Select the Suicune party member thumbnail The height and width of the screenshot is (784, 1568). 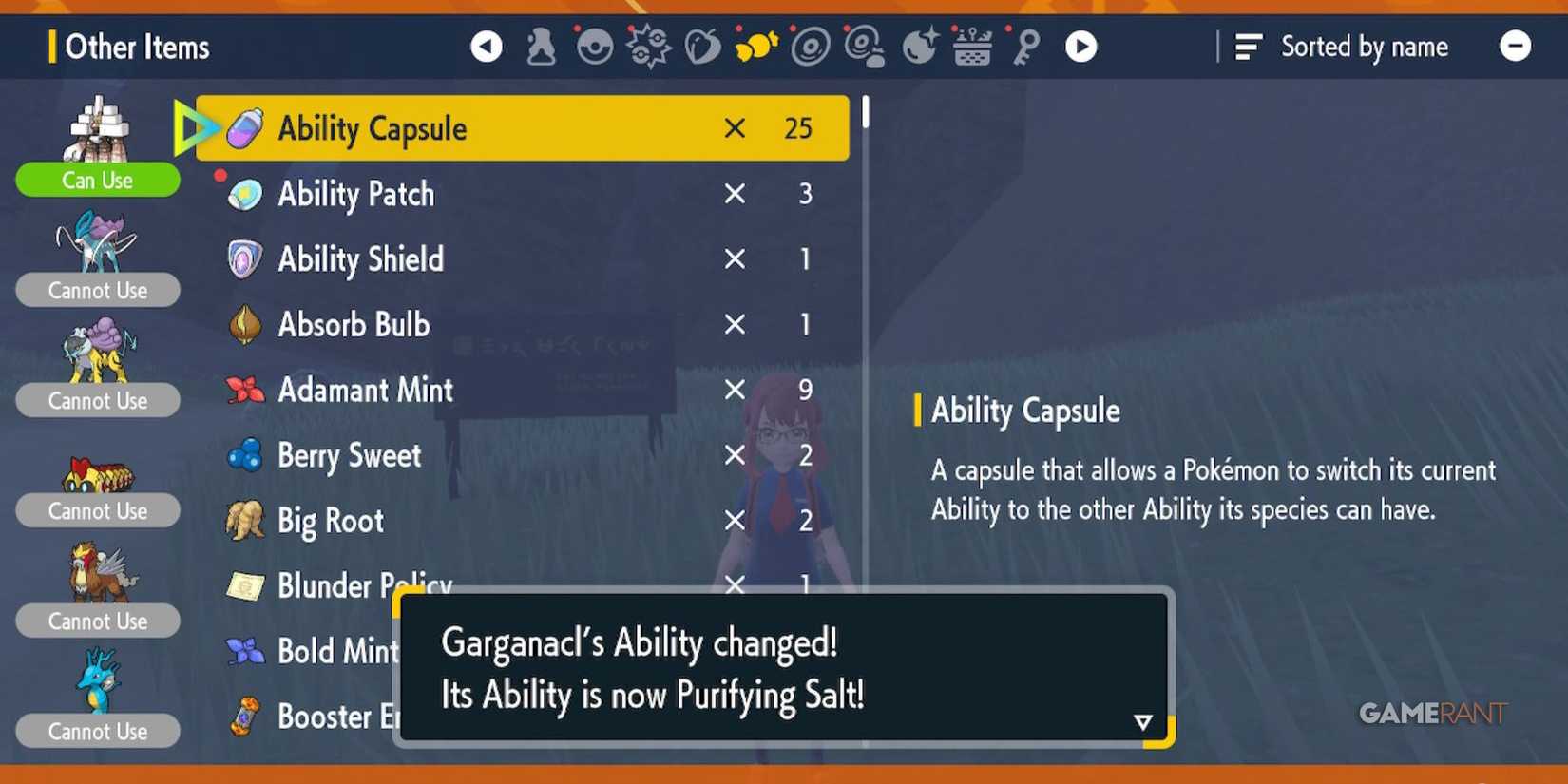[97, 242]
